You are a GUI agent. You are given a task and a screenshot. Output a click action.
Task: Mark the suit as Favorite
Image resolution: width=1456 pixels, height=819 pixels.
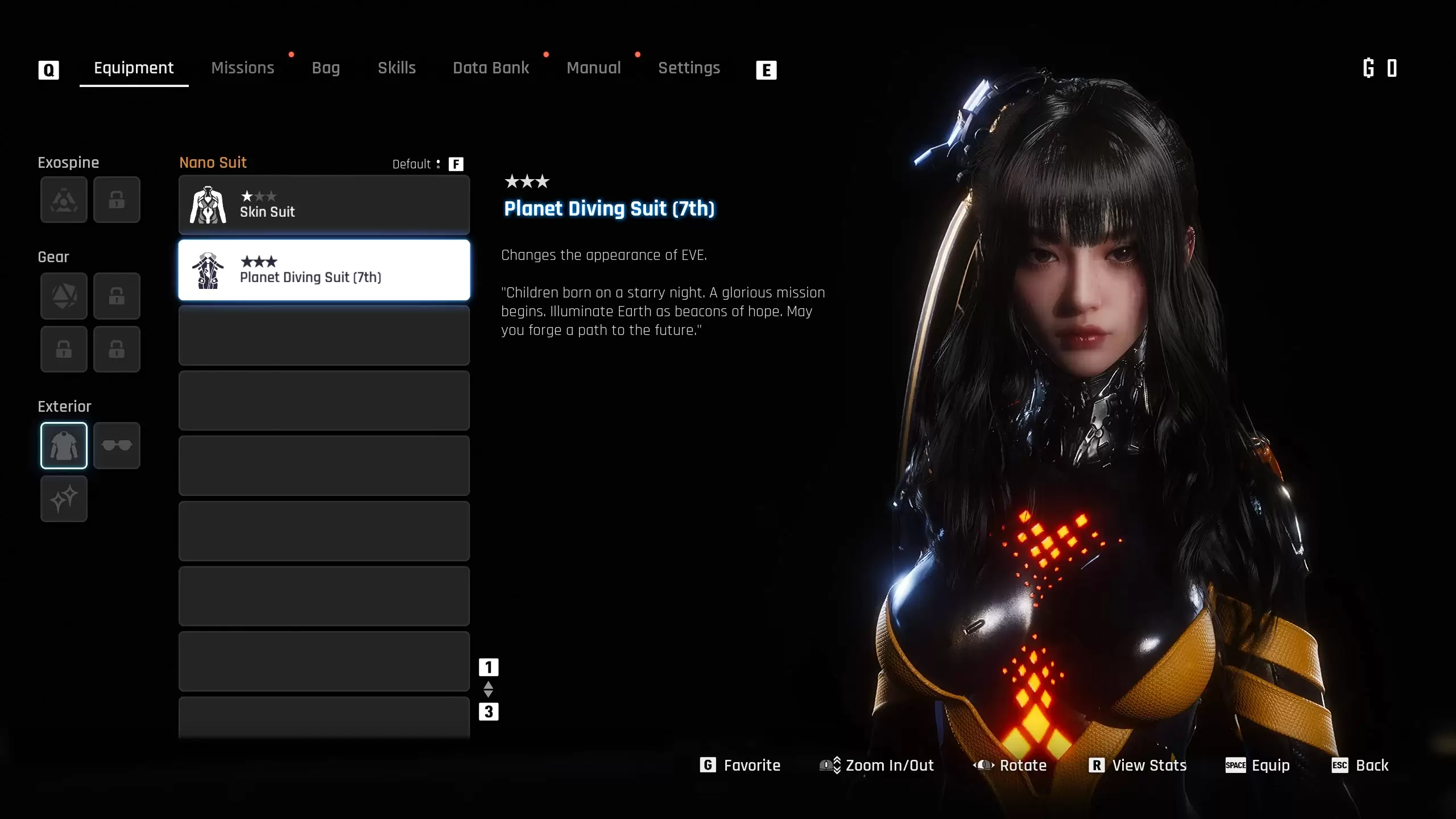click(740, 766)
